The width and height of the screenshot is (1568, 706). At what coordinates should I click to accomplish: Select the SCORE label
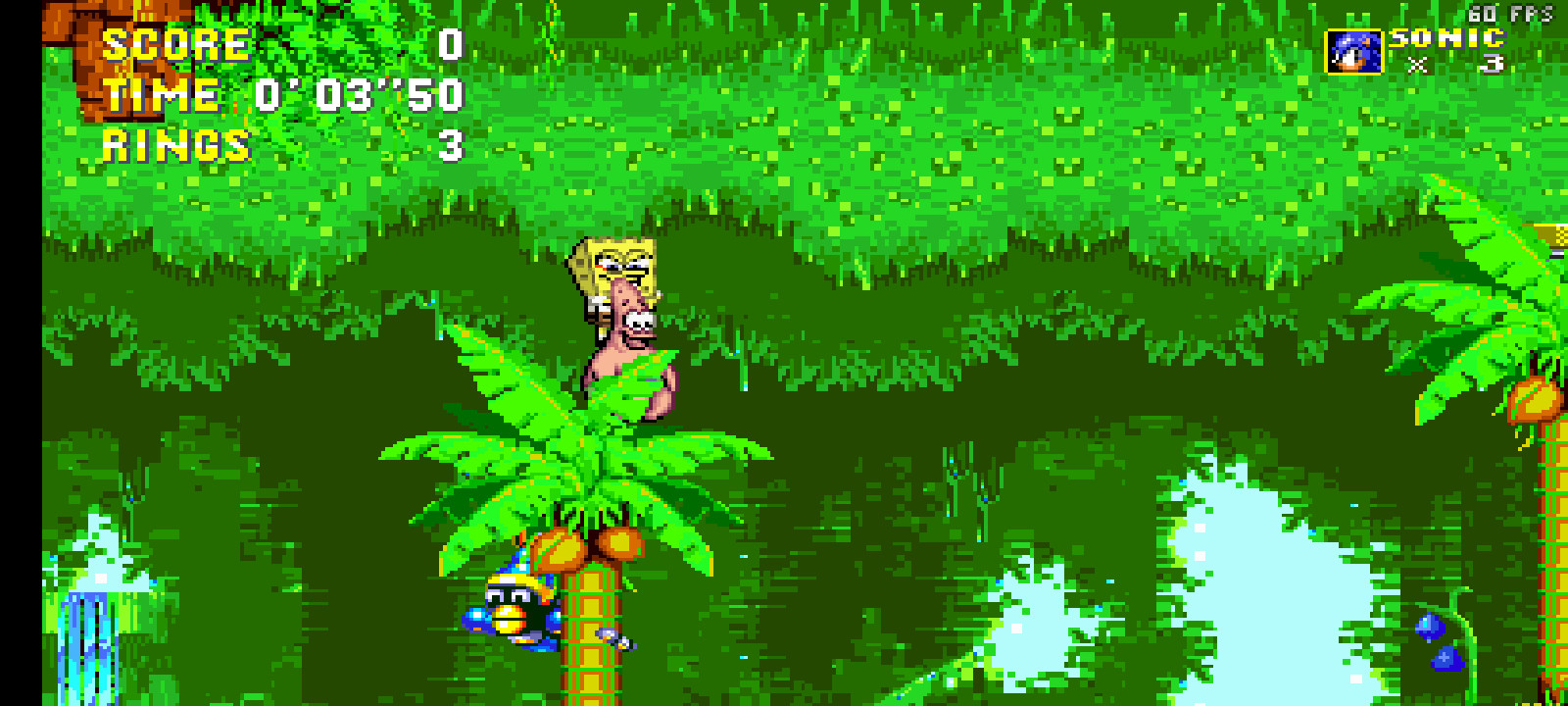(174, 44)
